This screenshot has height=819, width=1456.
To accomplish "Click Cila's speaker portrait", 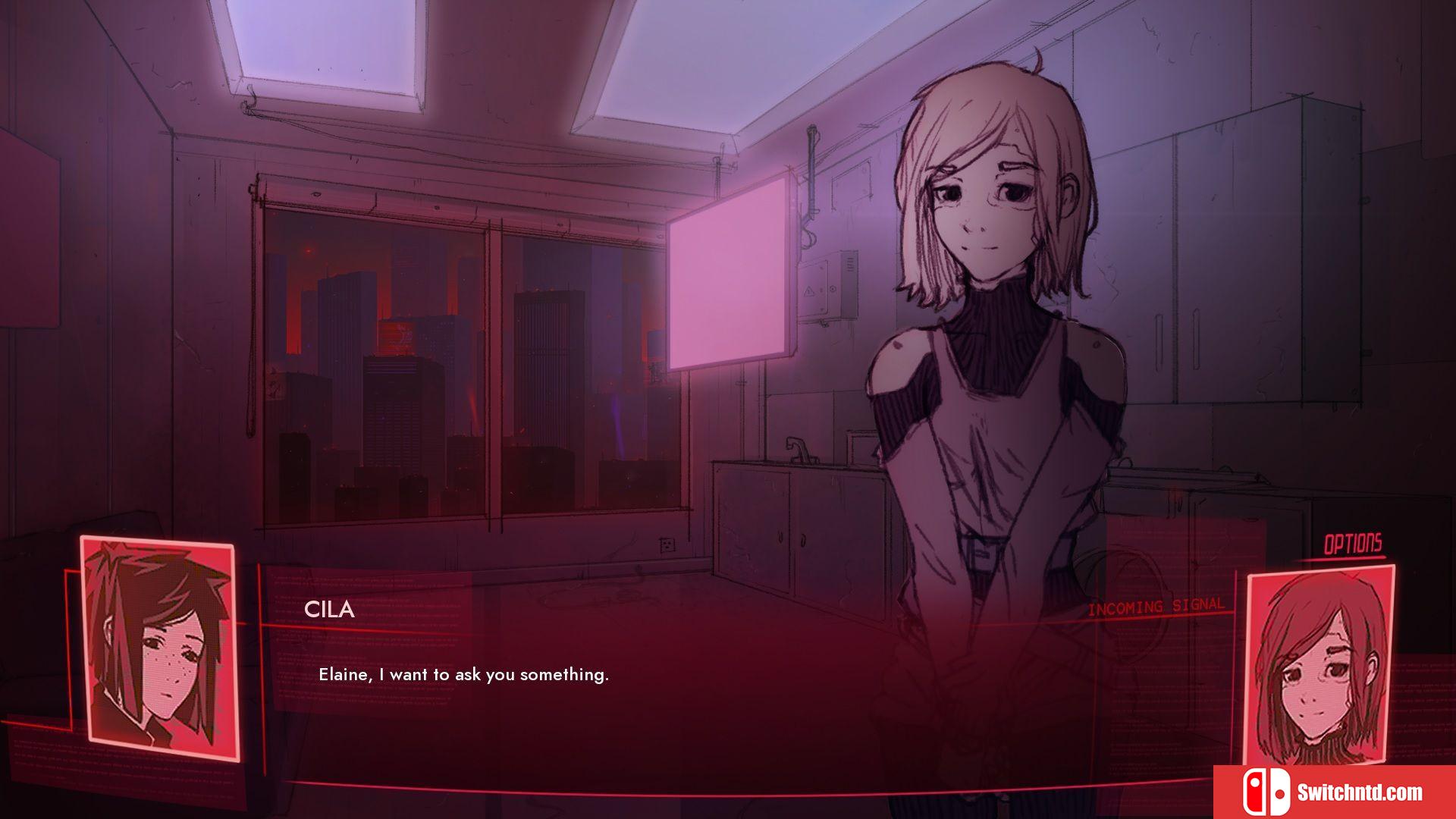I will click(x=160, y=649).
